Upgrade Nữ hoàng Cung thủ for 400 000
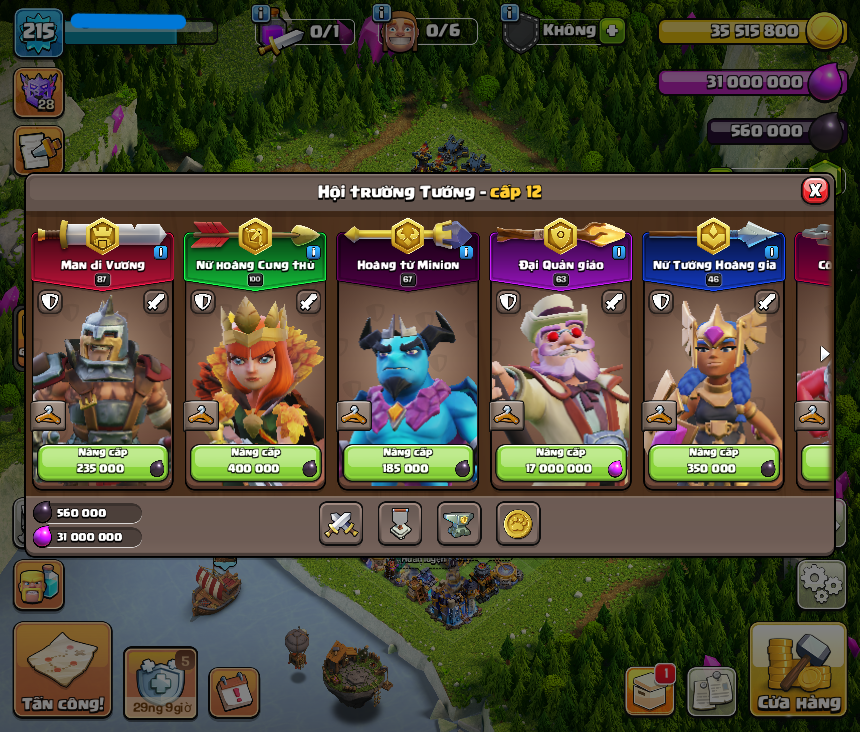The image size is (860, 732). point(256,463)
